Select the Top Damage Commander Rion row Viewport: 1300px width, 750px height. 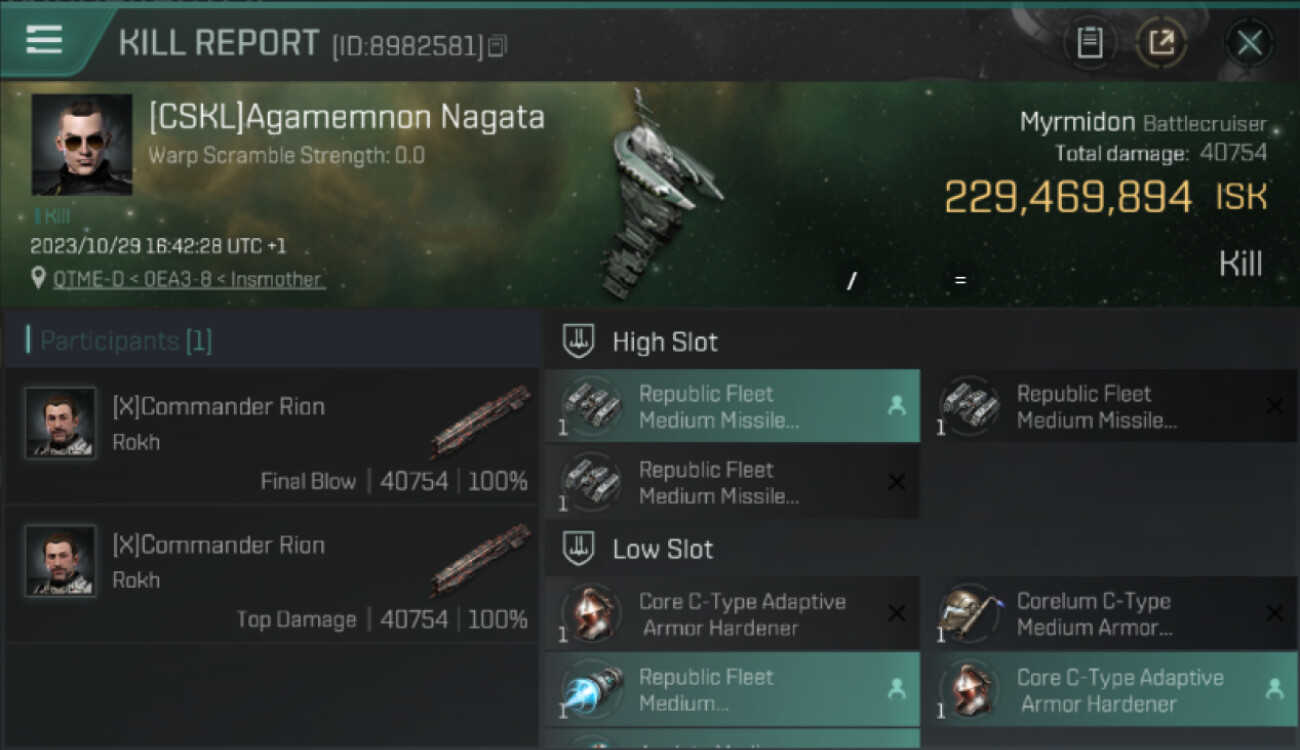tap(272, 574)
